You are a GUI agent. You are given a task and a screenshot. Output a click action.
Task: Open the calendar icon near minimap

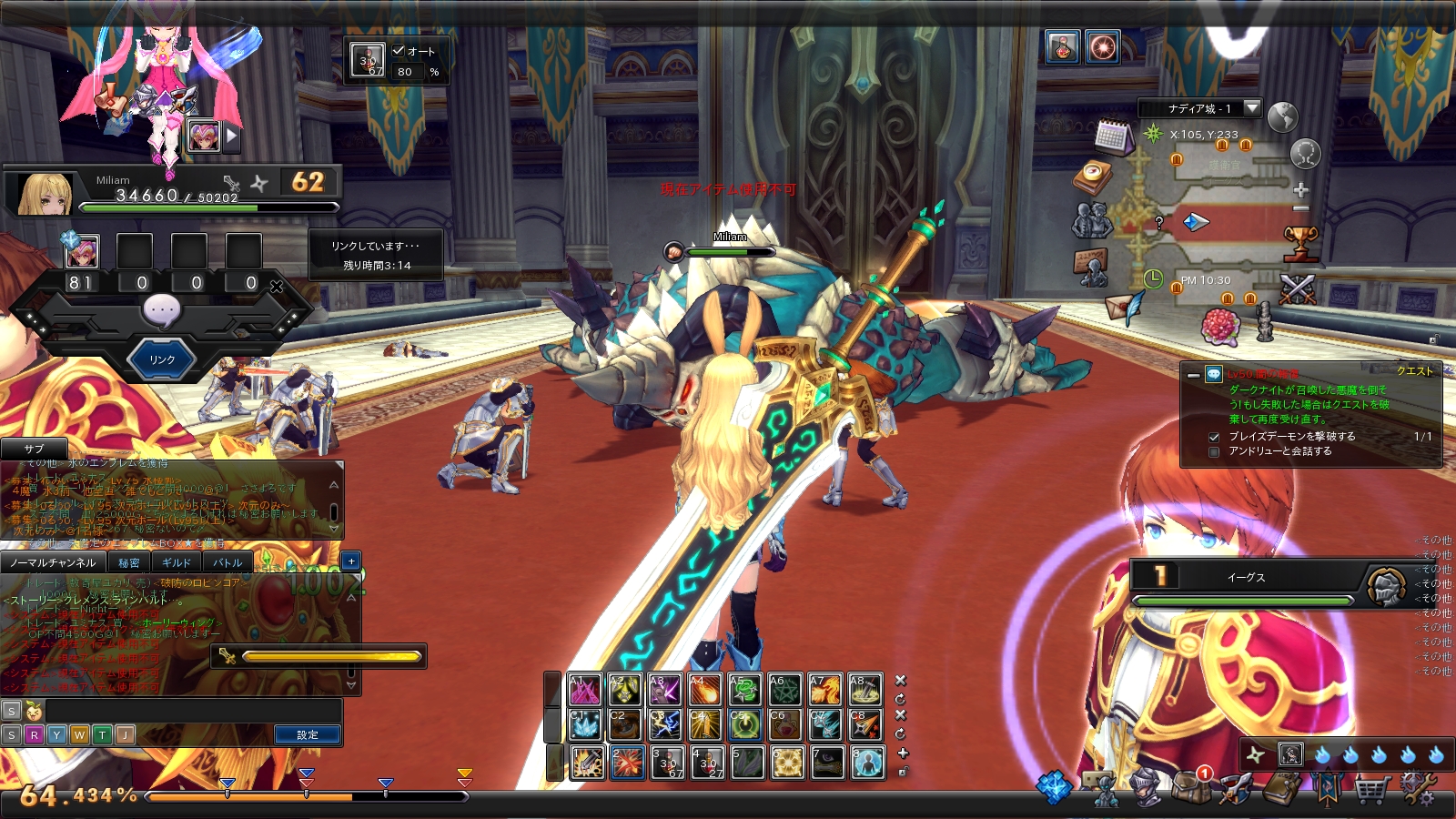tap(1112, 136)
